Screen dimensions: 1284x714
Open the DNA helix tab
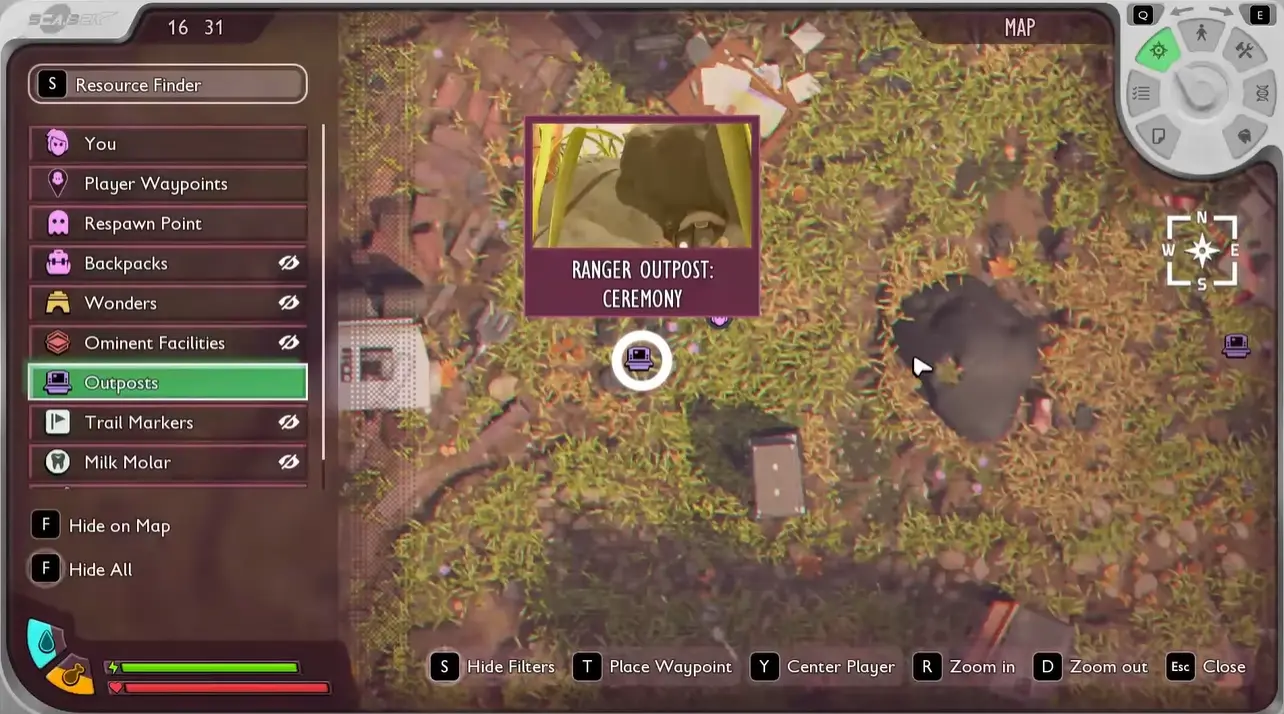1262,93
